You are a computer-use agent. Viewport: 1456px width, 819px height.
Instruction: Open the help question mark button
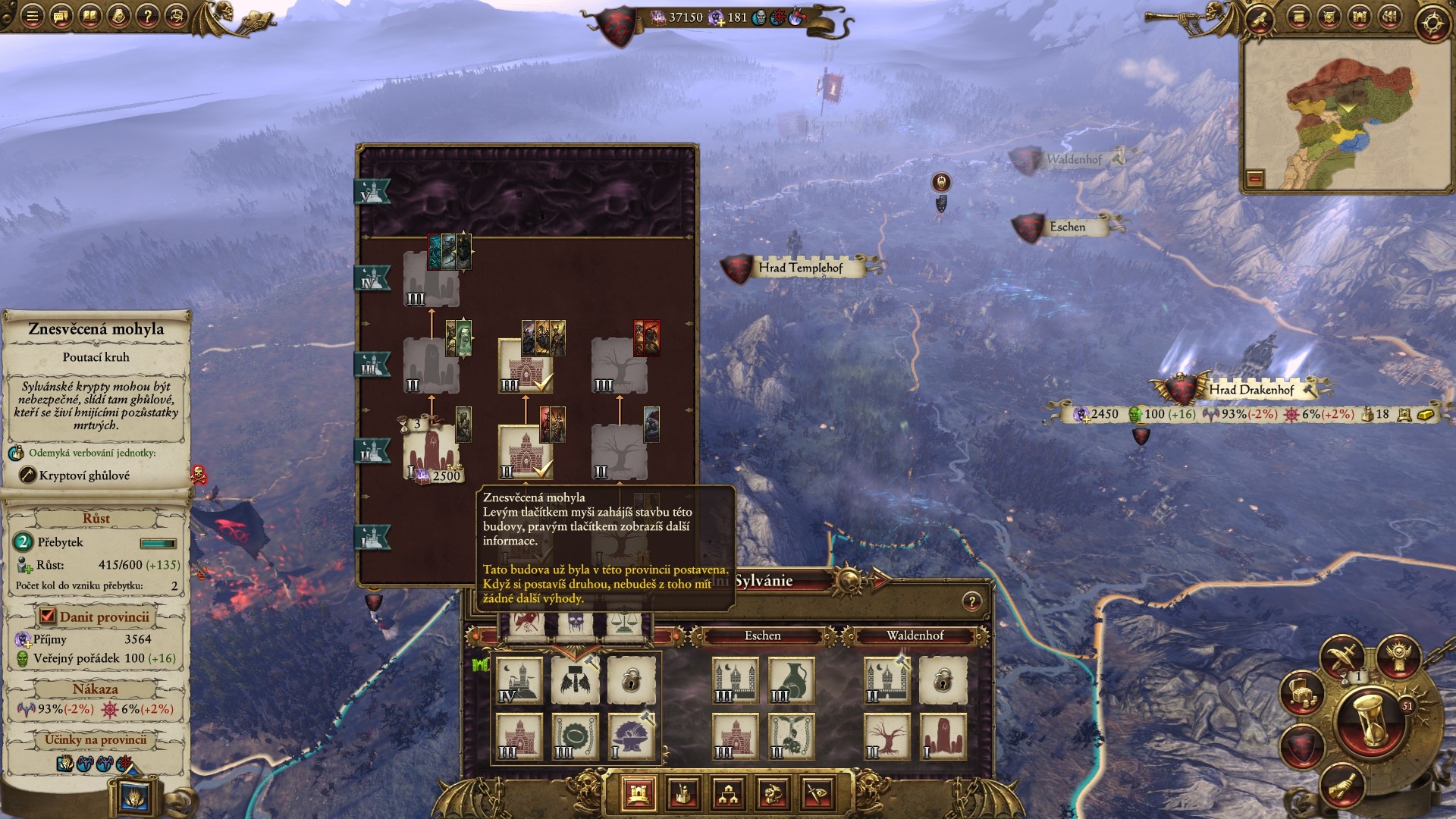[x=147, y=16]
